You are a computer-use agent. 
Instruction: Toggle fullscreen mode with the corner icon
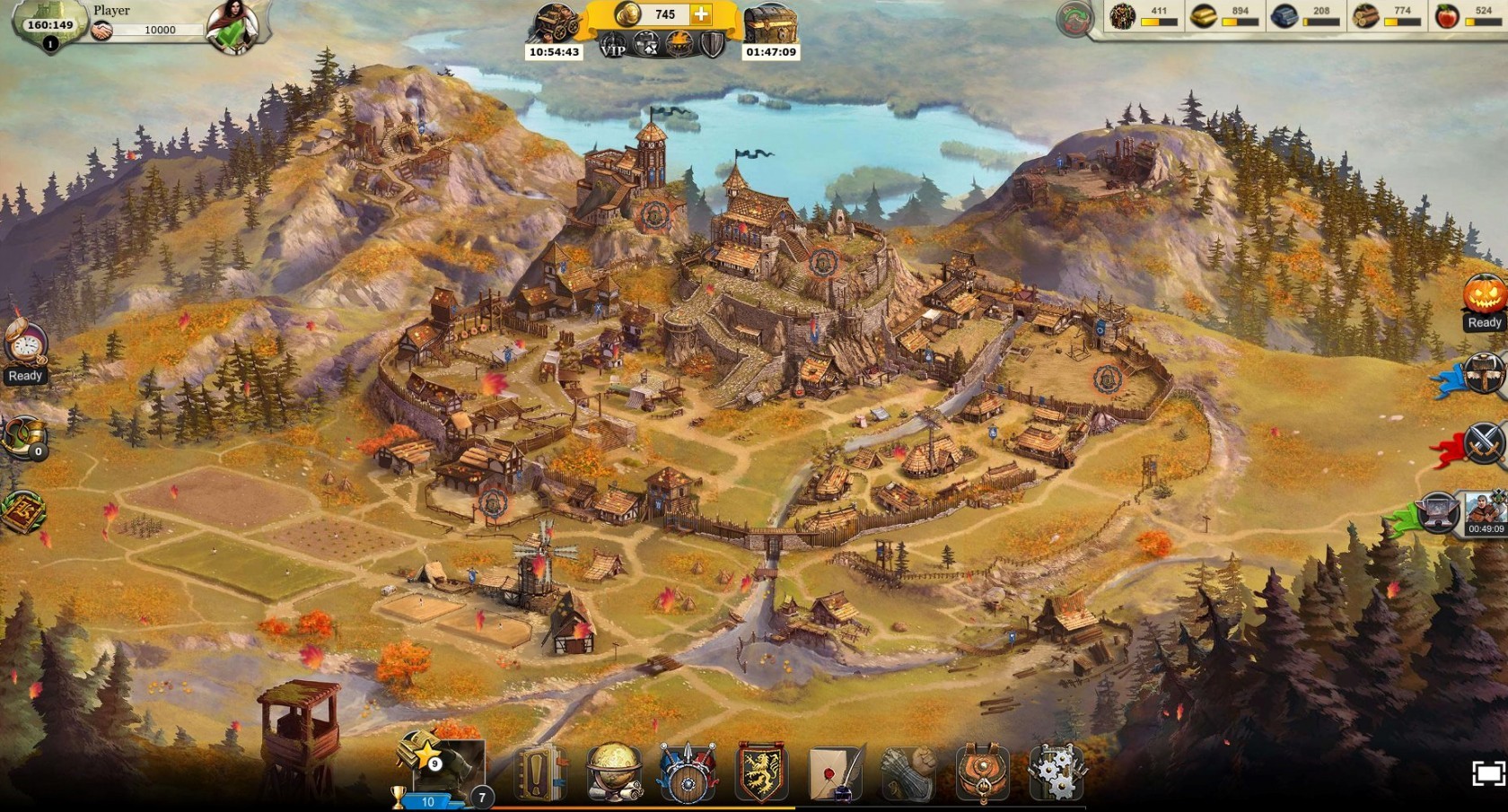point(1487,774)
